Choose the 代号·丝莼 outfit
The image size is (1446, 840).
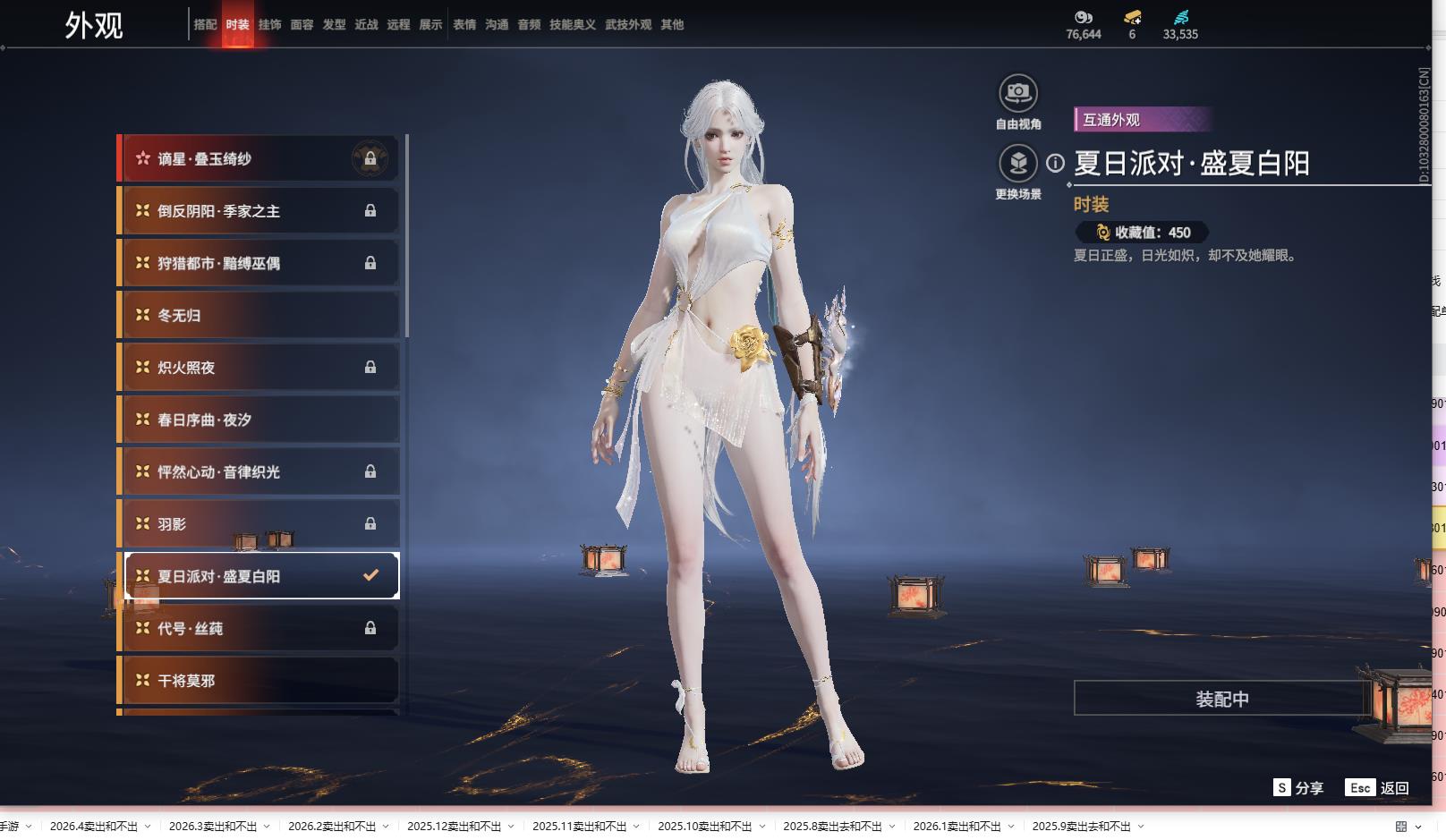pyautogui.click(x=259, y=629)
